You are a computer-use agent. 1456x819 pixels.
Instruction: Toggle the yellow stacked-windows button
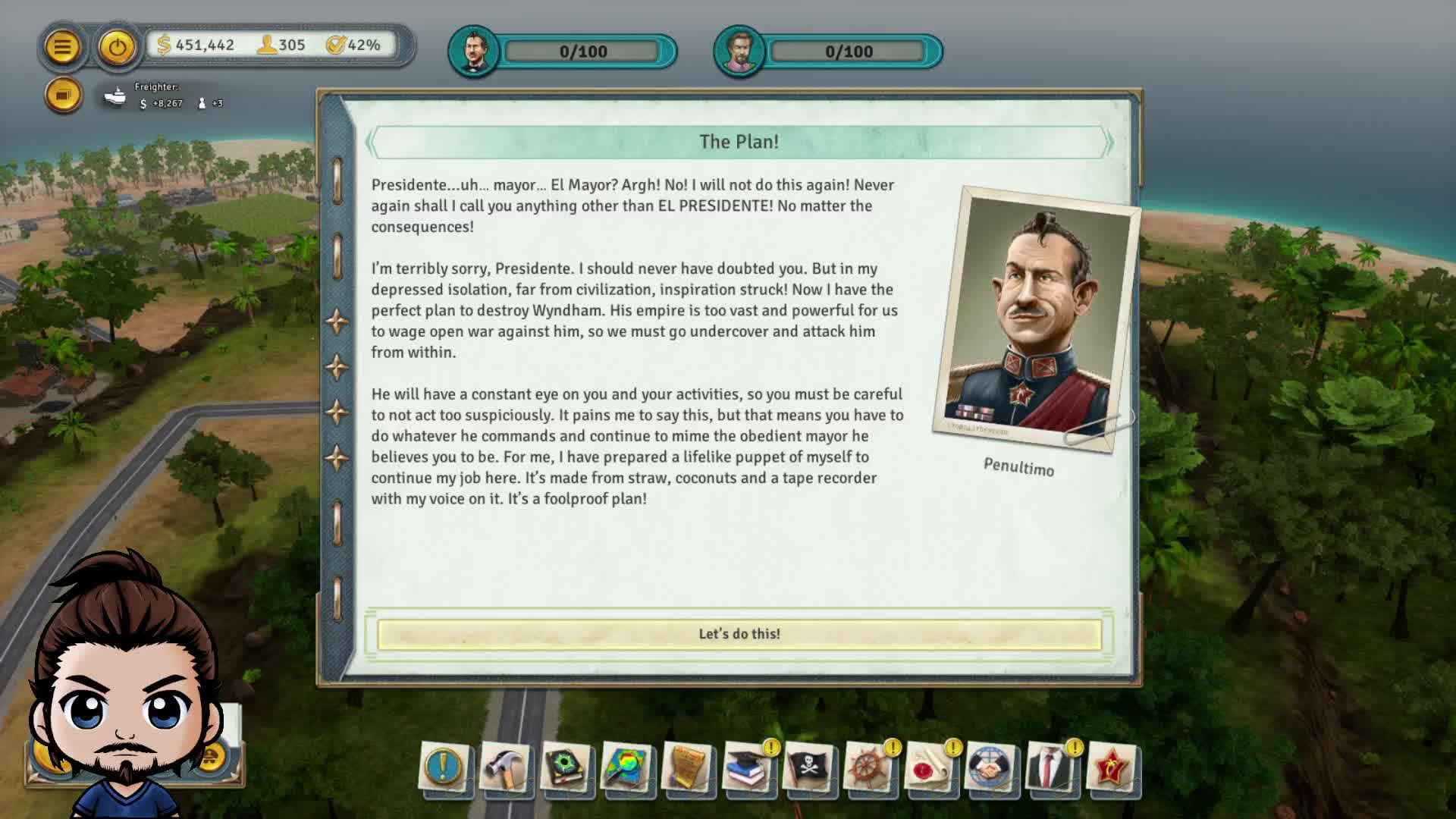(x=64, y=96)
